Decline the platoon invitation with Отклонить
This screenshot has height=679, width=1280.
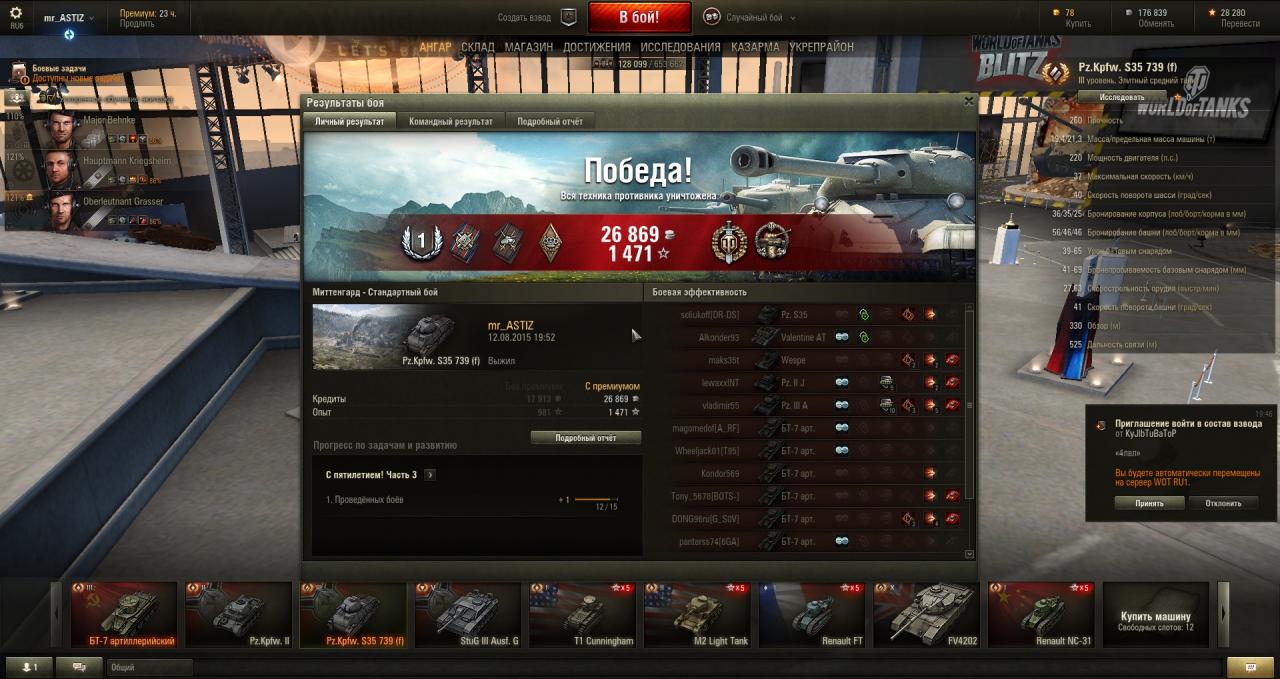coord(1223,503)
